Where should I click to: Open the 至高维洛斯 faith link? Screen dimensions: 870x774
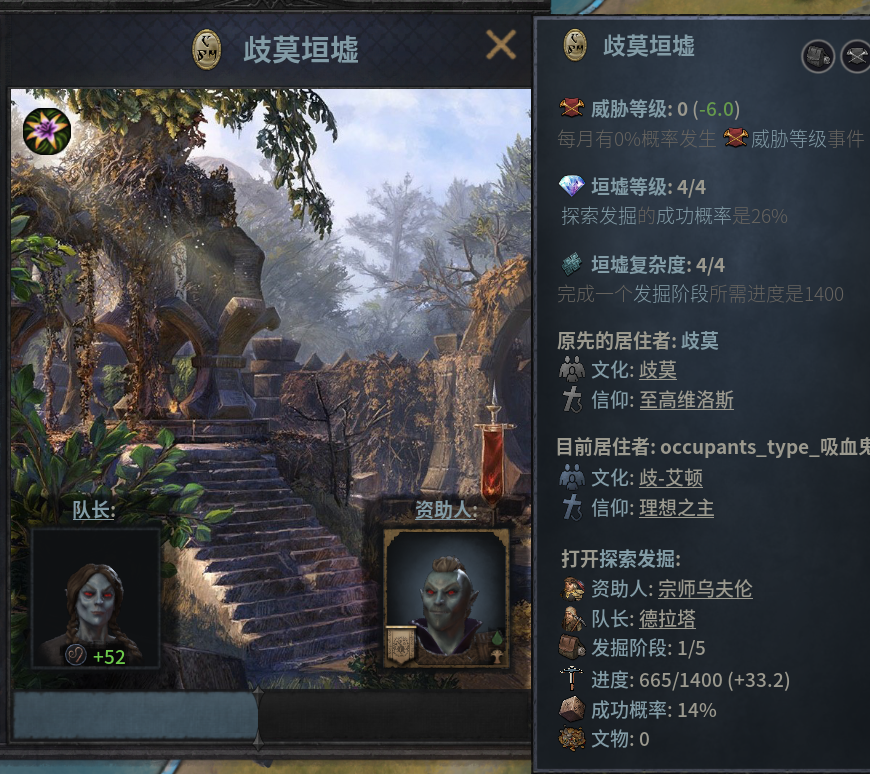[x=686, y=401]
